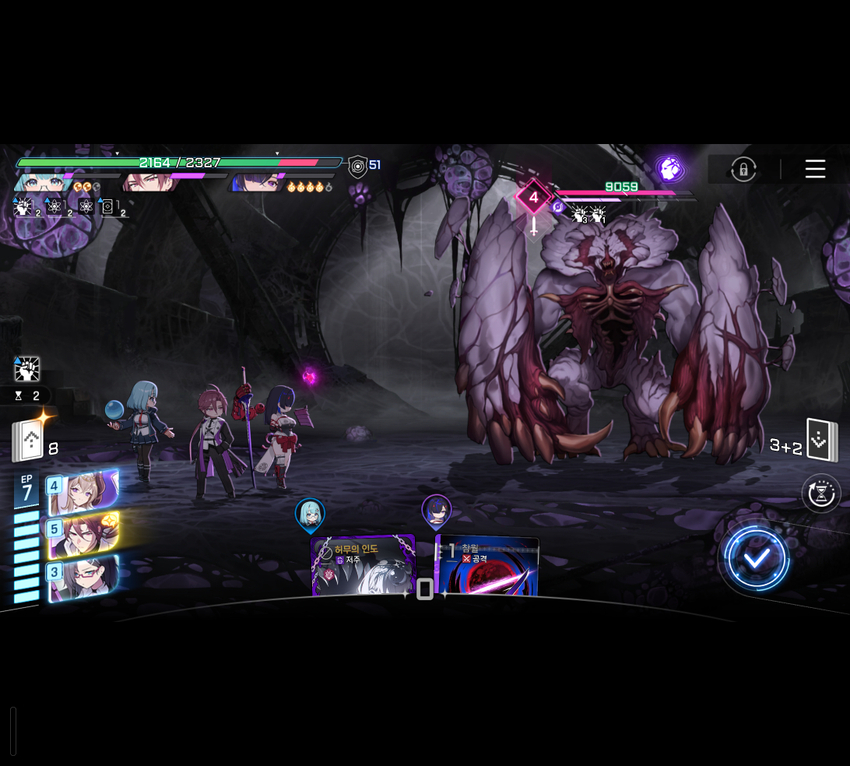Open the draw pile deck showing 8
The image size is (850, 766).
click(28, 441)
